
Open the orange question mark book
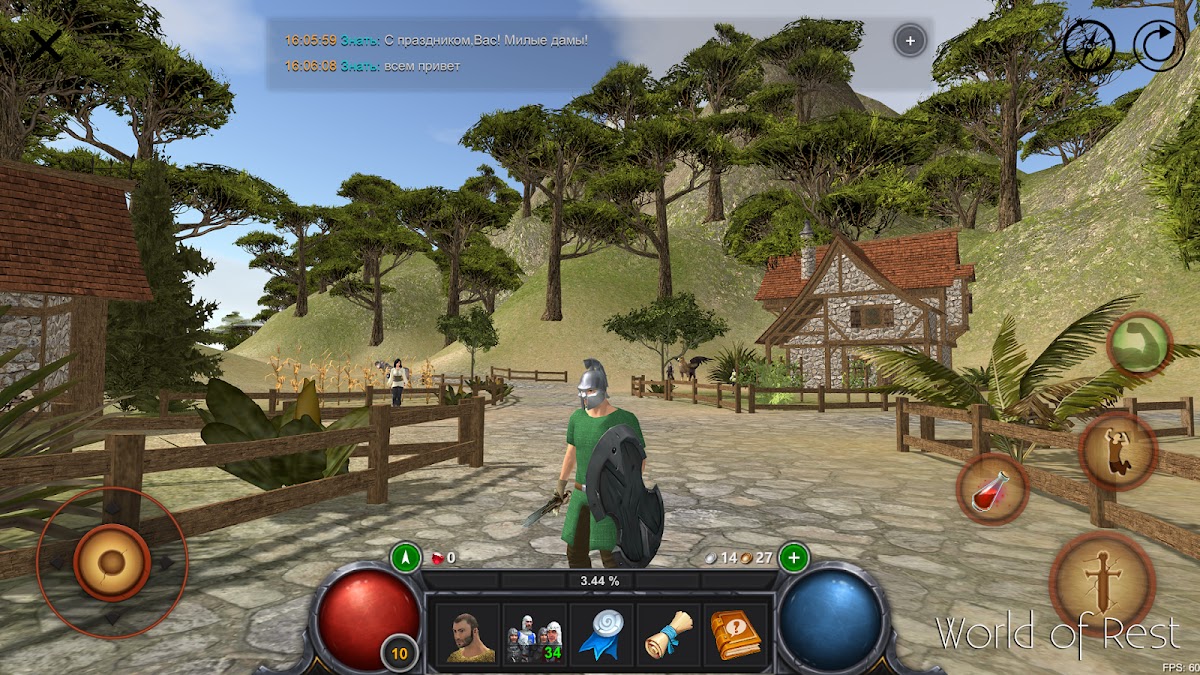pyautogui.click(x=735, y=633)
